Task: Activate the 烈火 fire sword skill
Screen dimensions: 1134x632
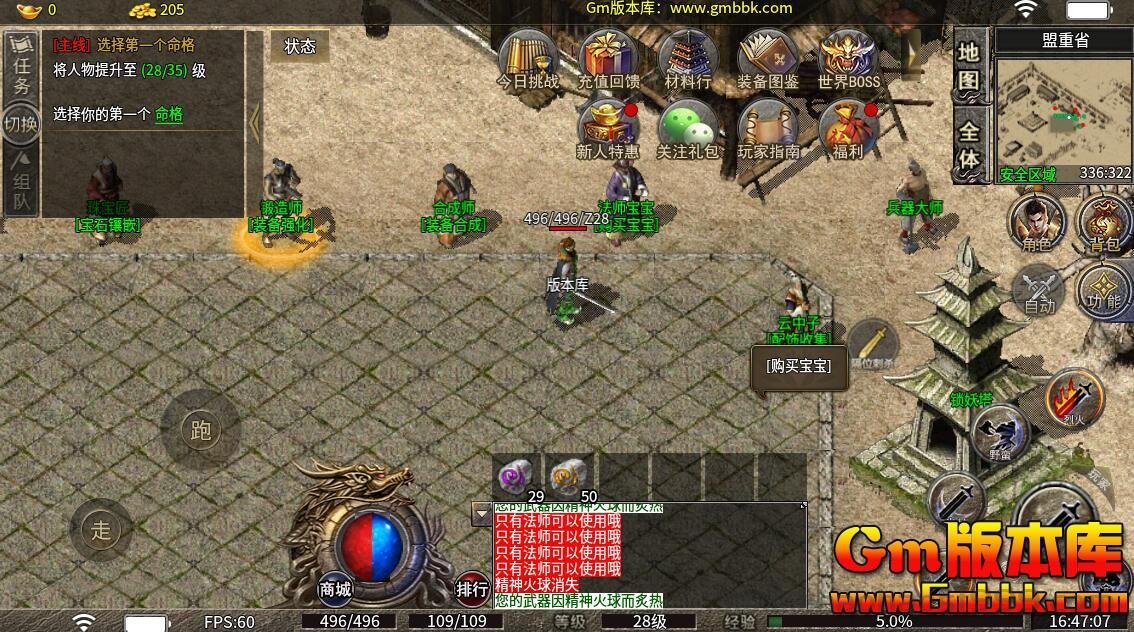Action: coord(1072,398)
